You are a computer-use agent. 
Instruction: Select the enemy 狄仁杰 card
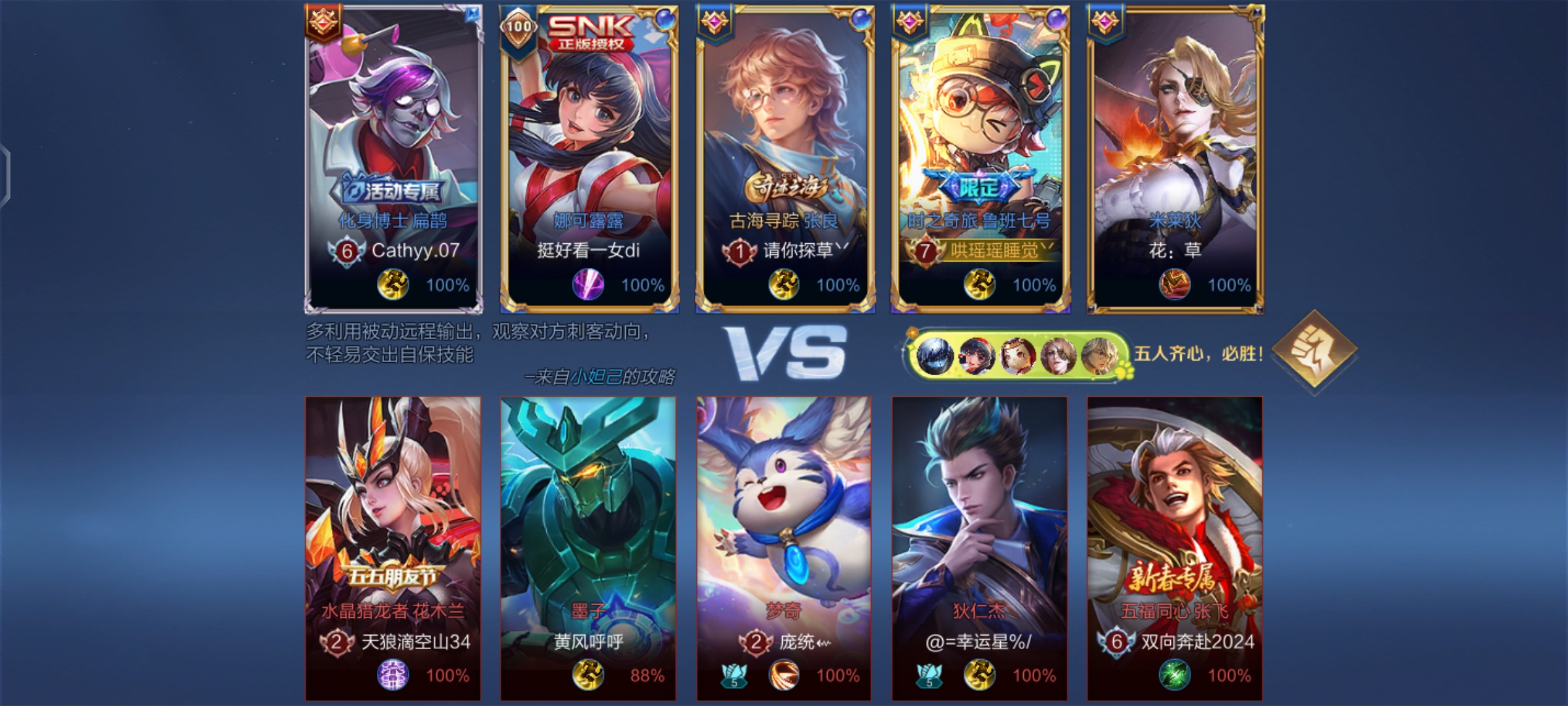click(979, 548)
